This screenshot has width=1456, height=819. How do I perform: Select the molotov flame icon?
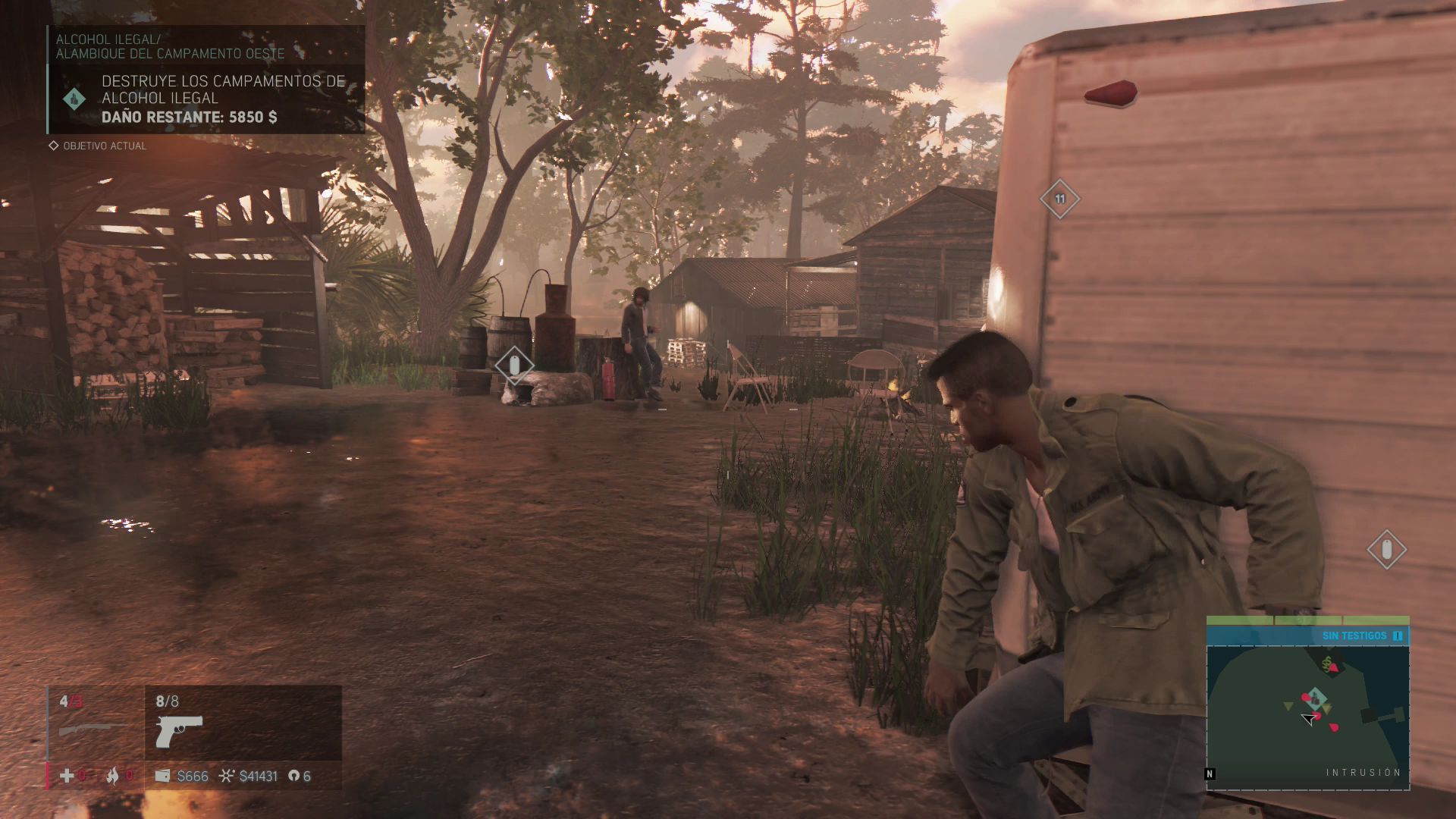click(x=112, y=776)
